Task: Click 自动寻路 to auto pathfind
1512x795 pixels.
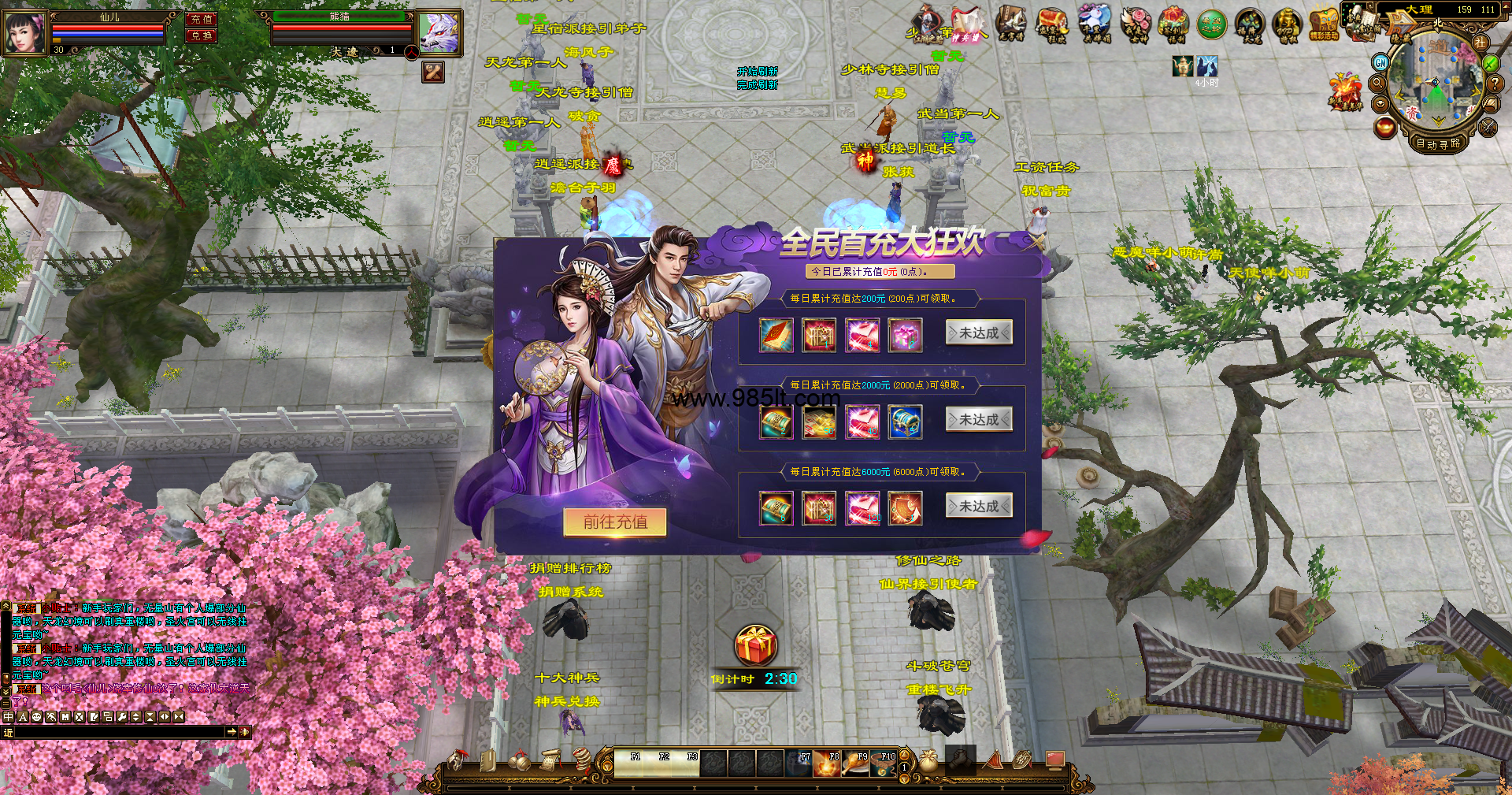Action: [x=1438, y=144]
